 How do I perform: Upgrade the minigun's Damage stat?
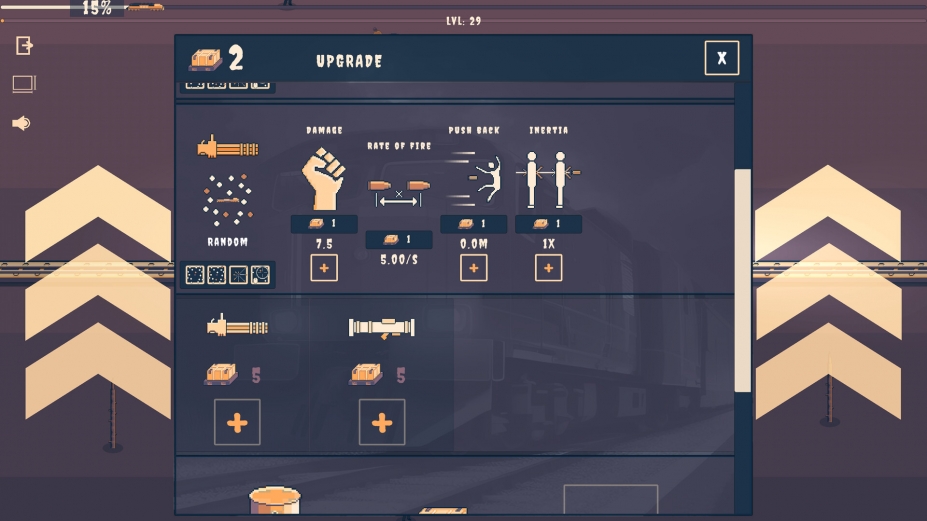pos(324,268)
